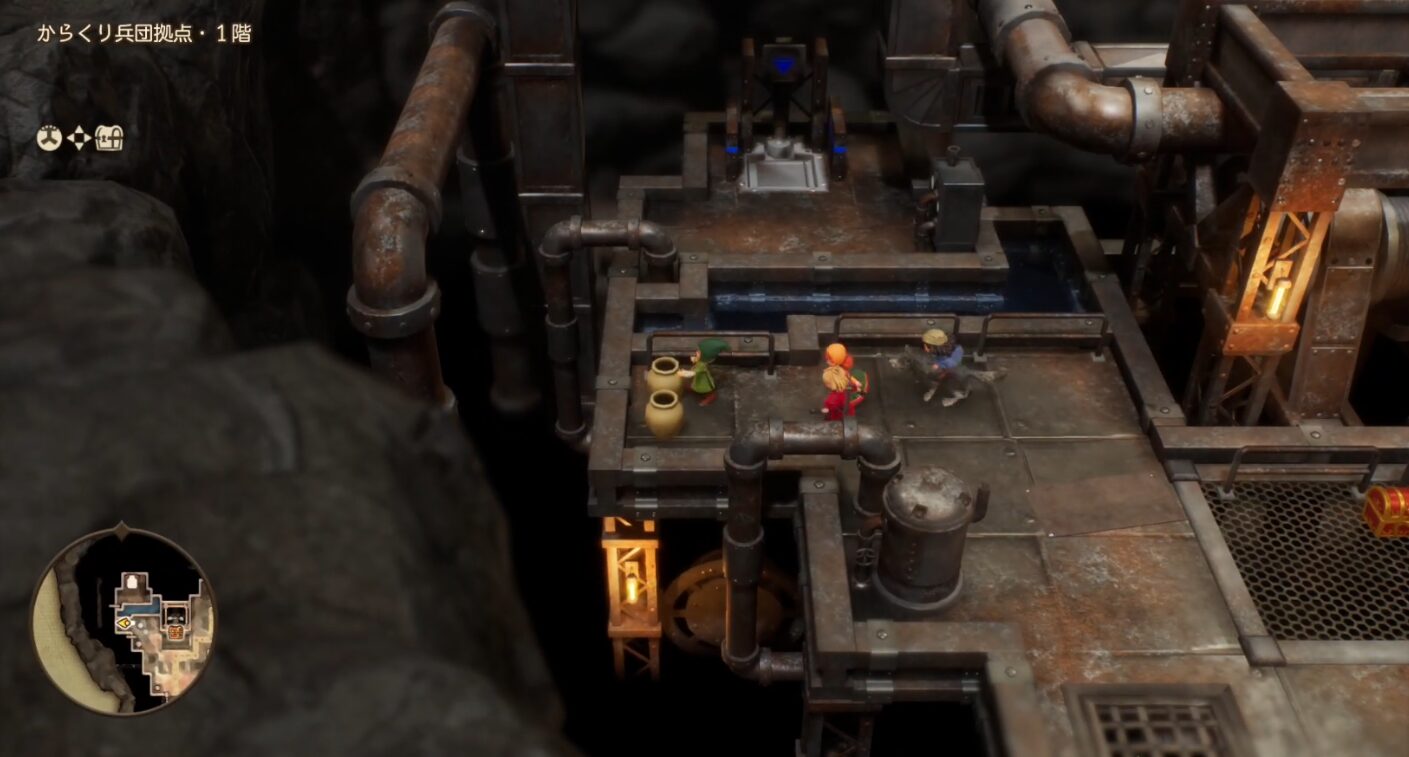
Task: Click the yellow player arrow on minimap
Action: [124, 622]
